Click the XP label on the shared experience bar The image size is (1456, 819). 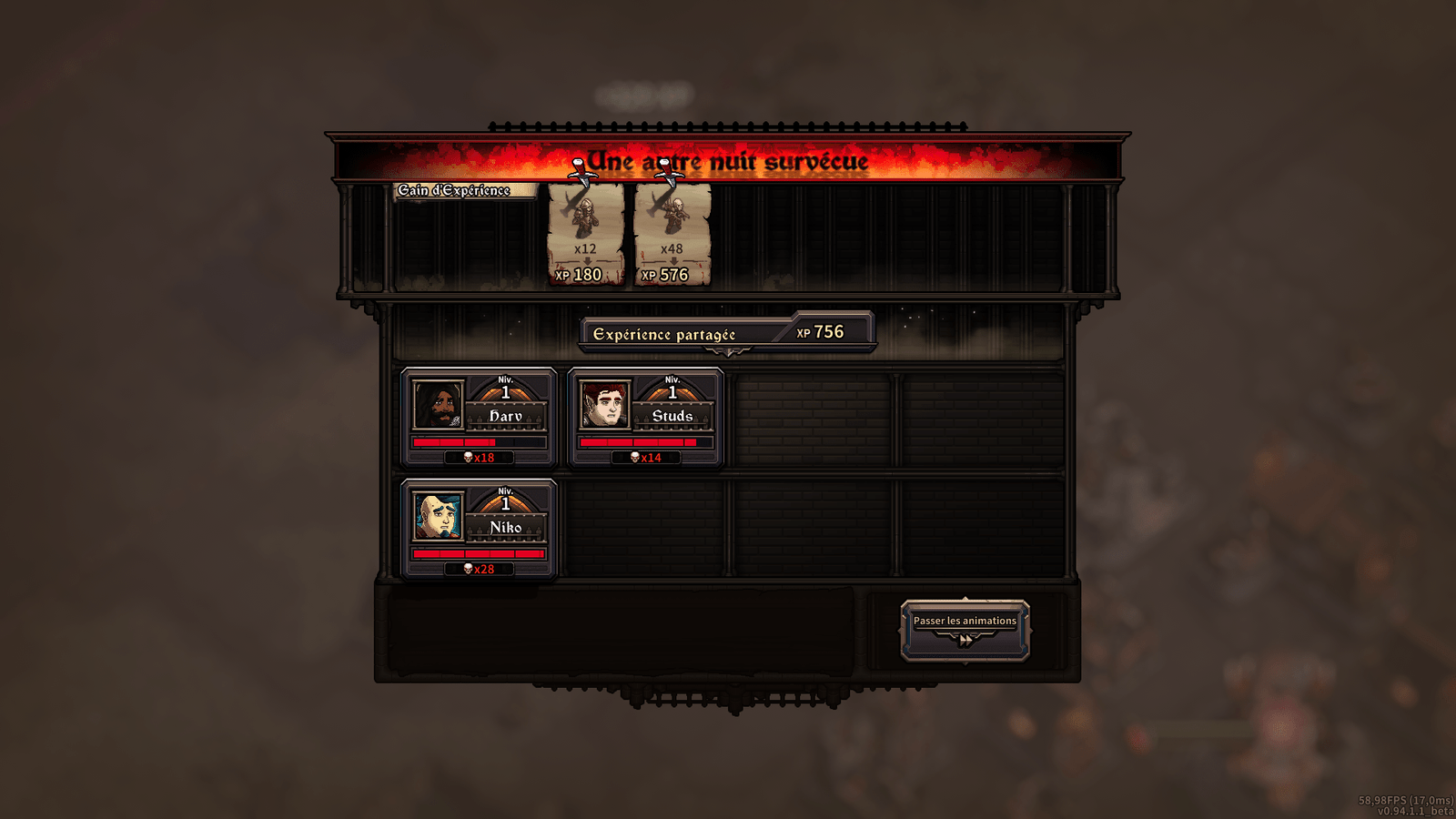click(804, 332)
